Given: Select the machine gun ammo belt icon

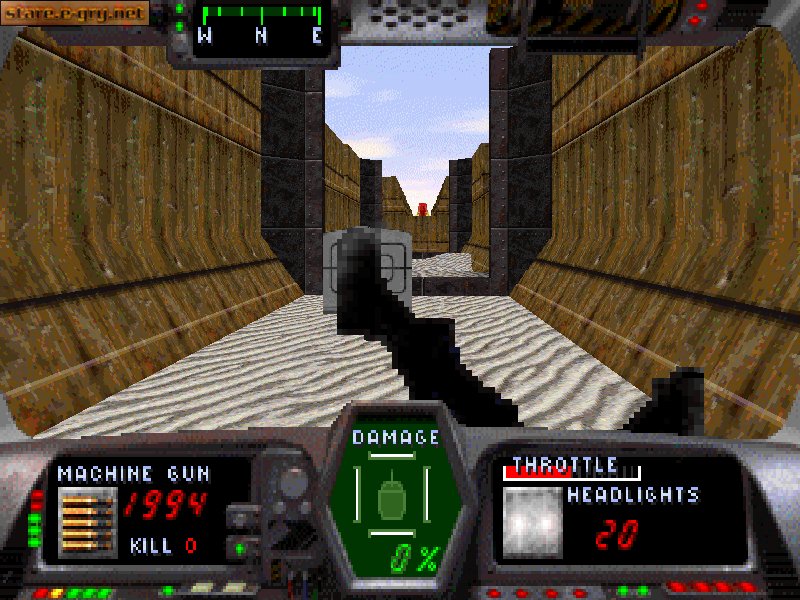Looking at the screenshot, I should click(87, 521).
